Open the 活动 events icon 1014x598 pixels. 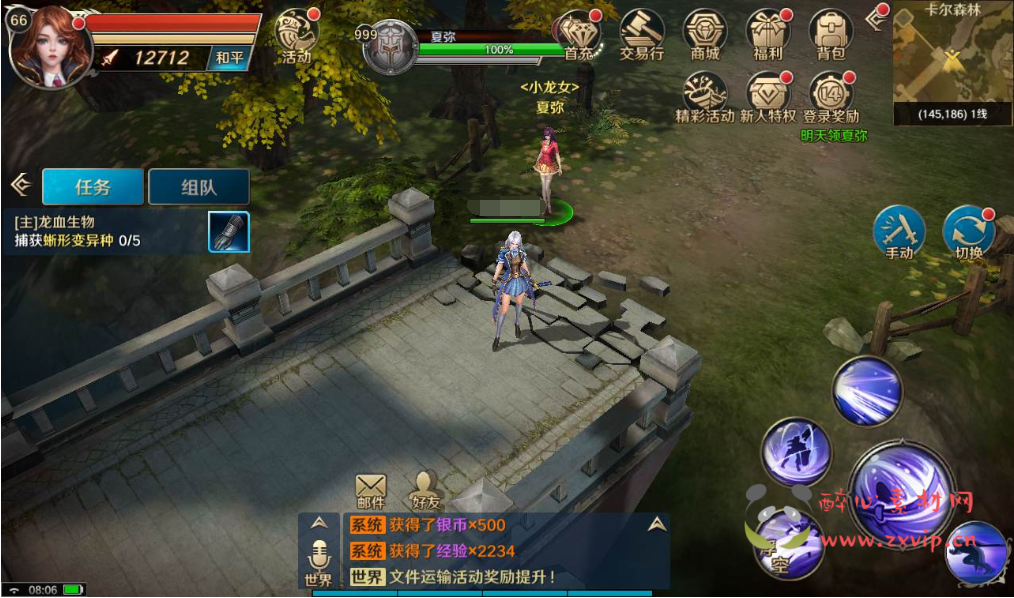pyautogui.click(x=295, y=35)
